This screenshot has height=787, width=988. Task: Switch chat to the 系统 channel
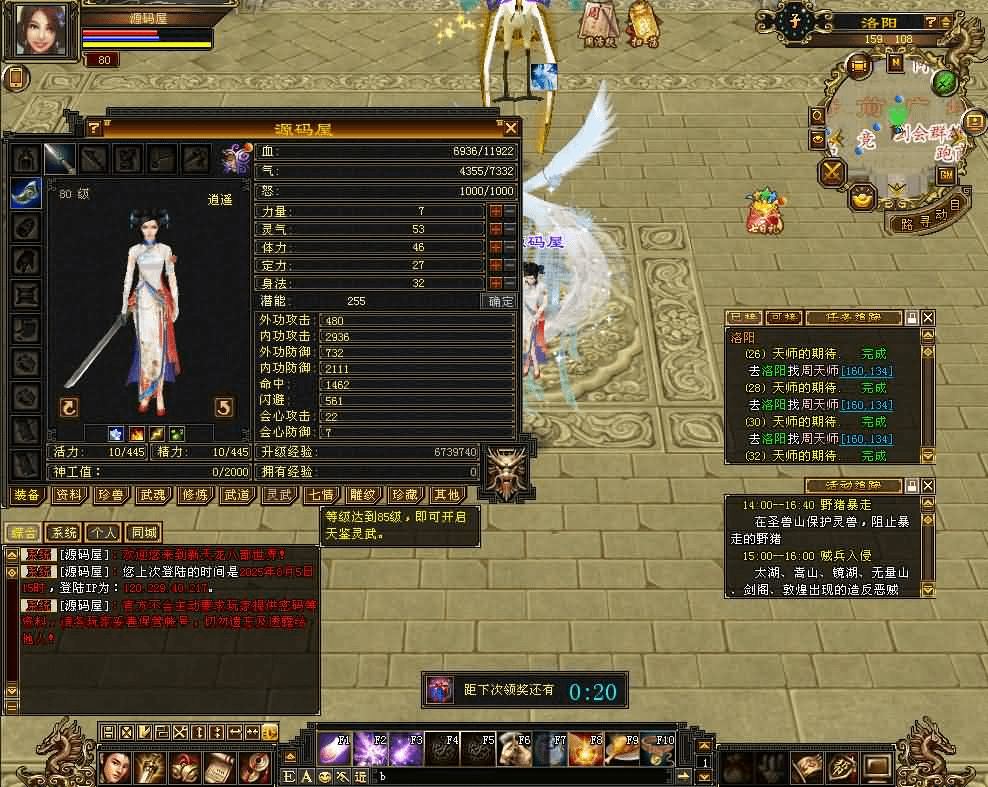65,533
